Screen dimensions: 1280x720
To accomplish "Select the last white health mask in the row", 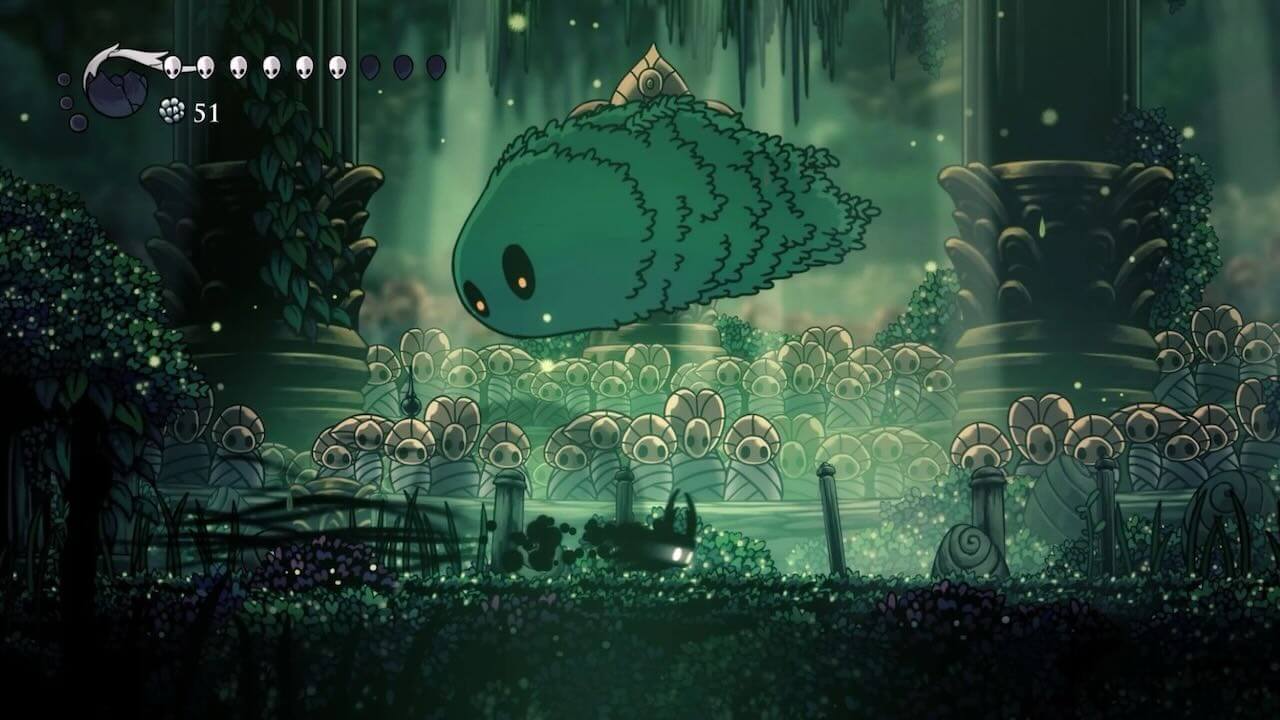I will tap(337, 66).
